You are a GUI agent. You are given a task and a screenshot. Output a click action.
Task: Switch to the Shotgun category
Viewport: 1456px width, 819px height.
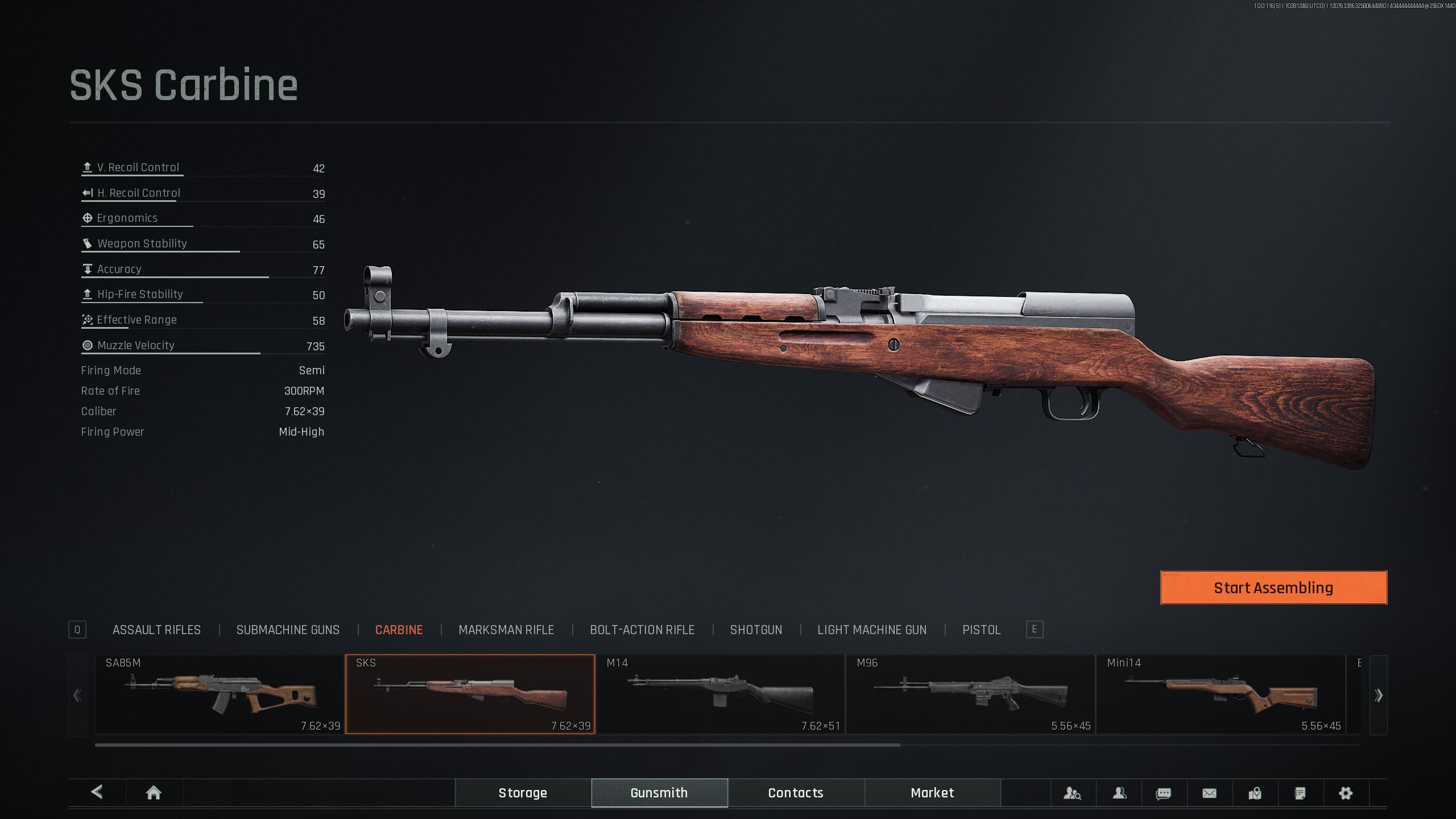pos(756,630)
